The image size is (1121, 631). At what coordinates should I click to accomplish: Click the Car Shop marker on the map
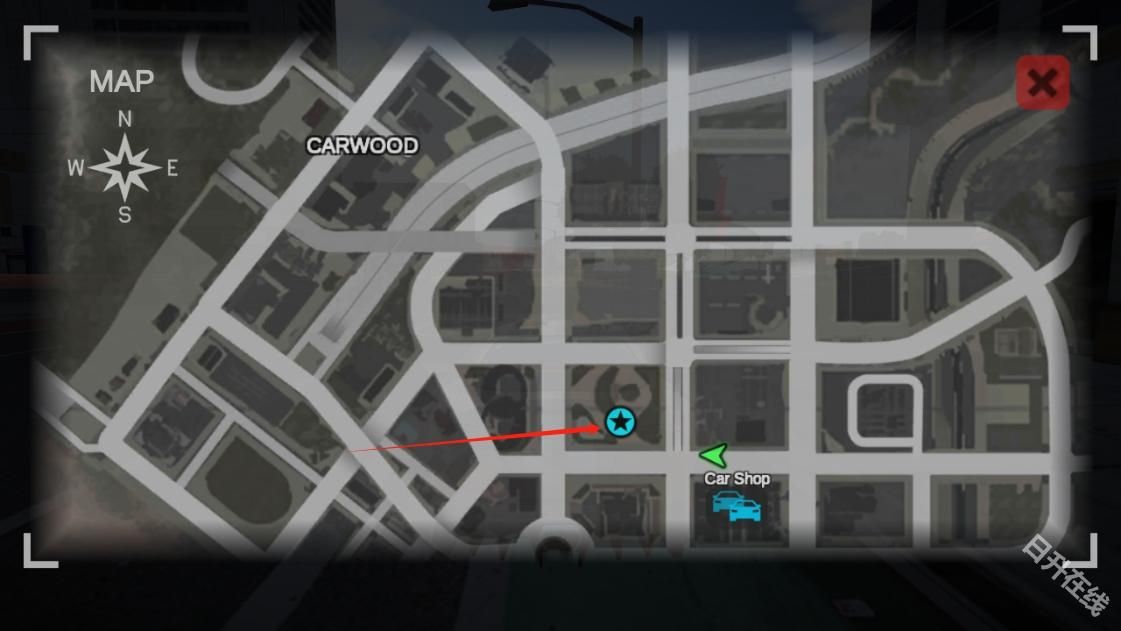coord(736,505)
